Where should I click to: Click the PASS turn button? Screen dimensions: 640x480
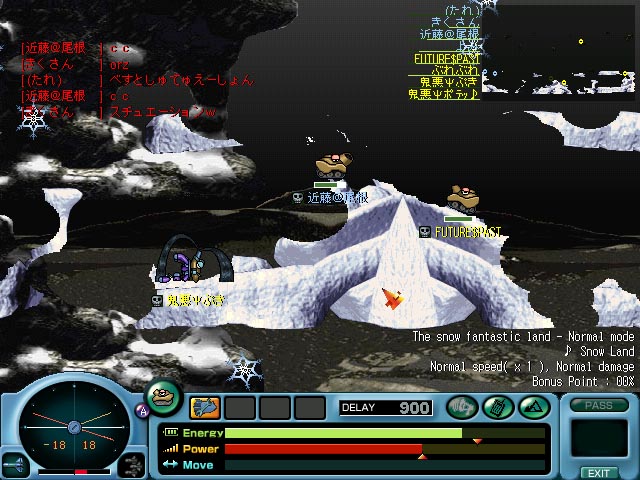coord(598,406)
